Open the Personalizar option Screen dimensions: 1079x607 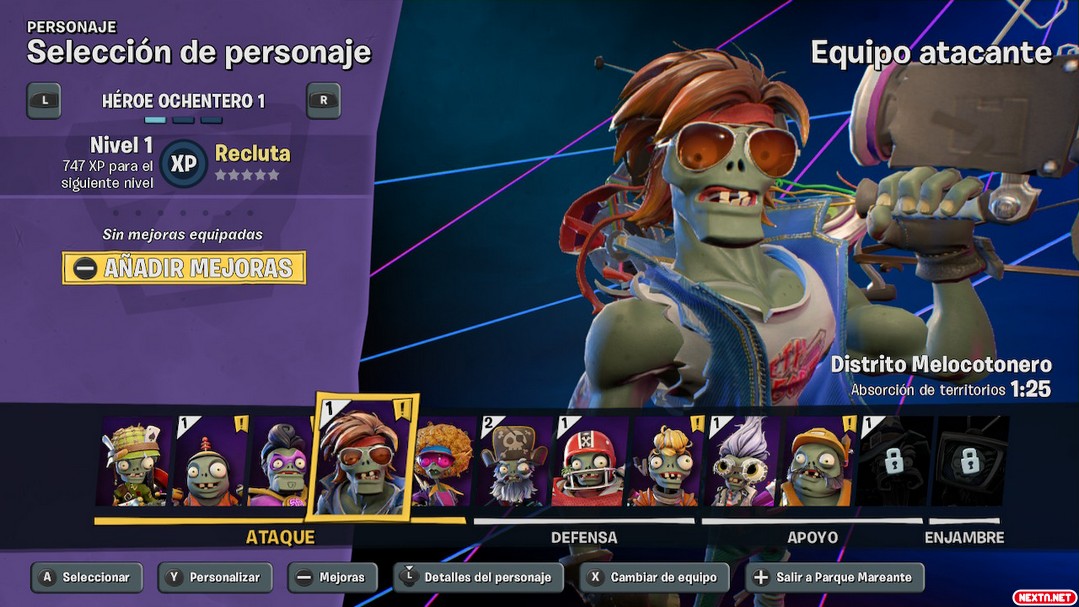click(x=215, y=577)
